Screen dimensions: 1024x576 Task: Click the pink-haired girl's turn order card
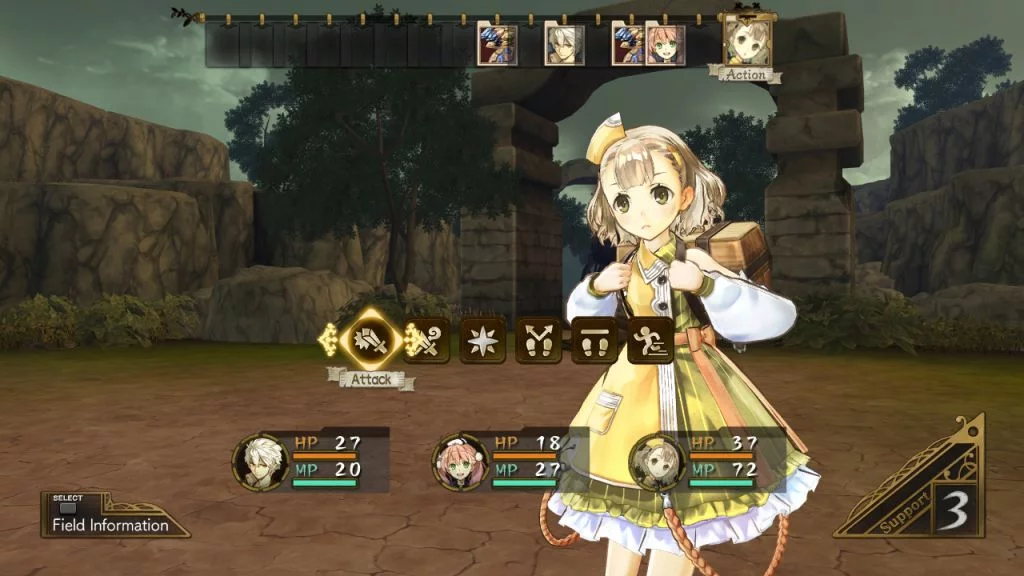(x=666, y=45)
